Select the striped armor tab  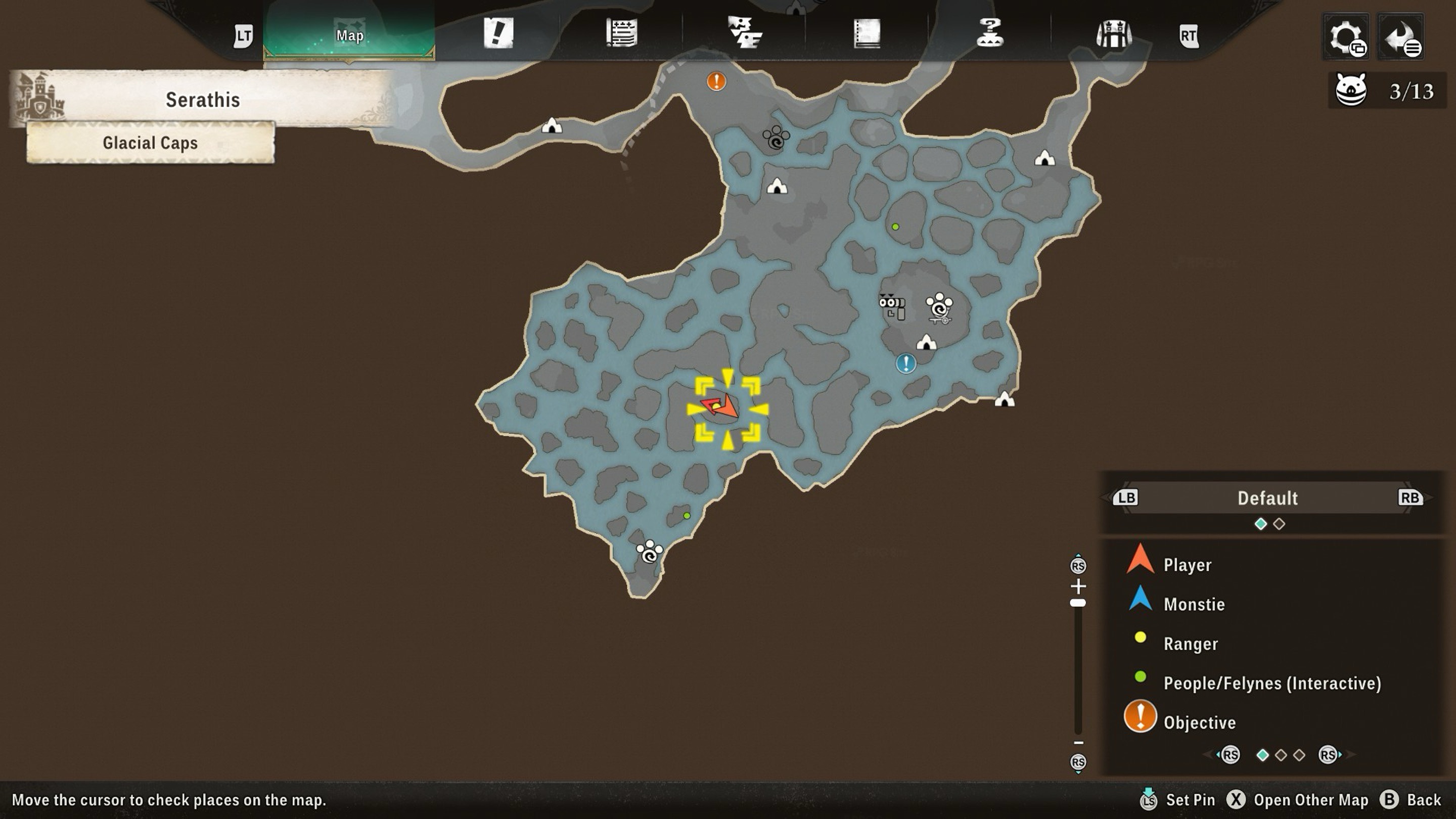[x=1113, y=34]
